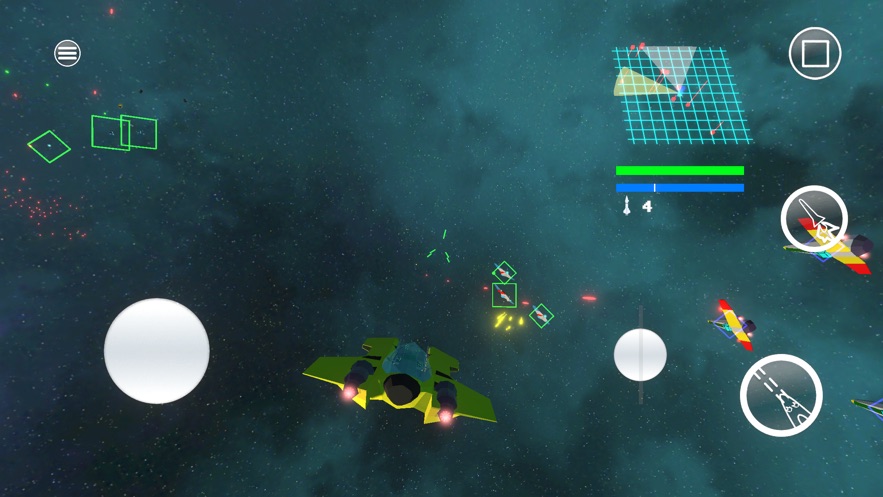Click the cyan grid radar
Viewport: 883px width, 497px height.
pos(682,94)
